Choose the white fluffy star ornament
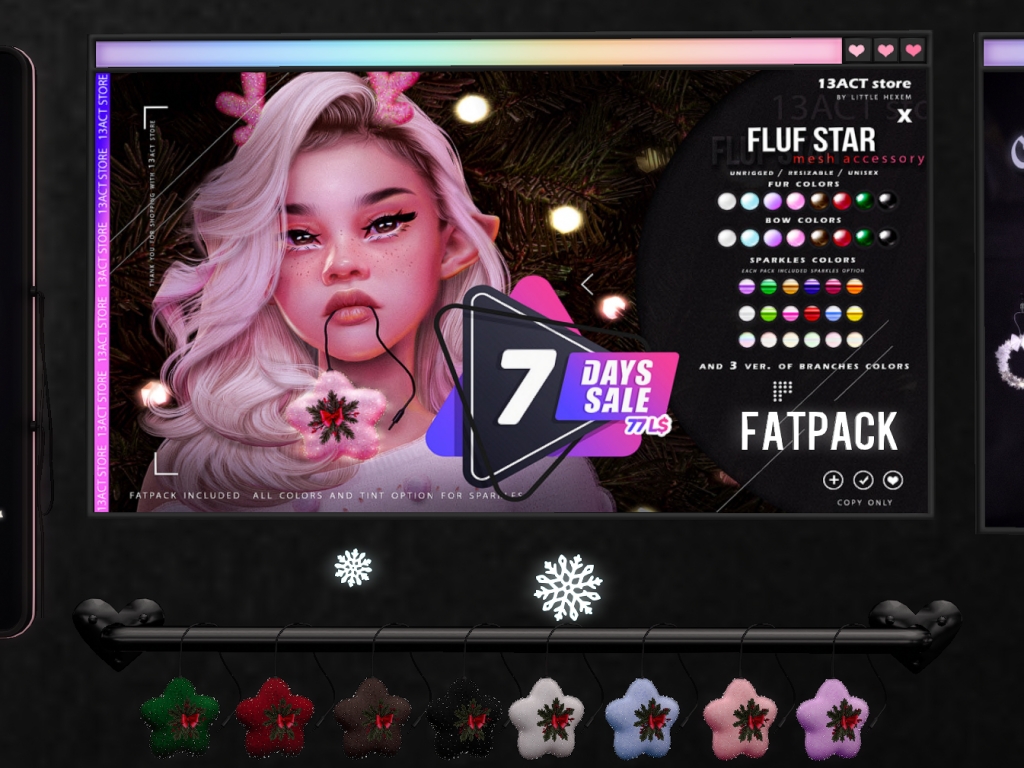 point(546,717)
